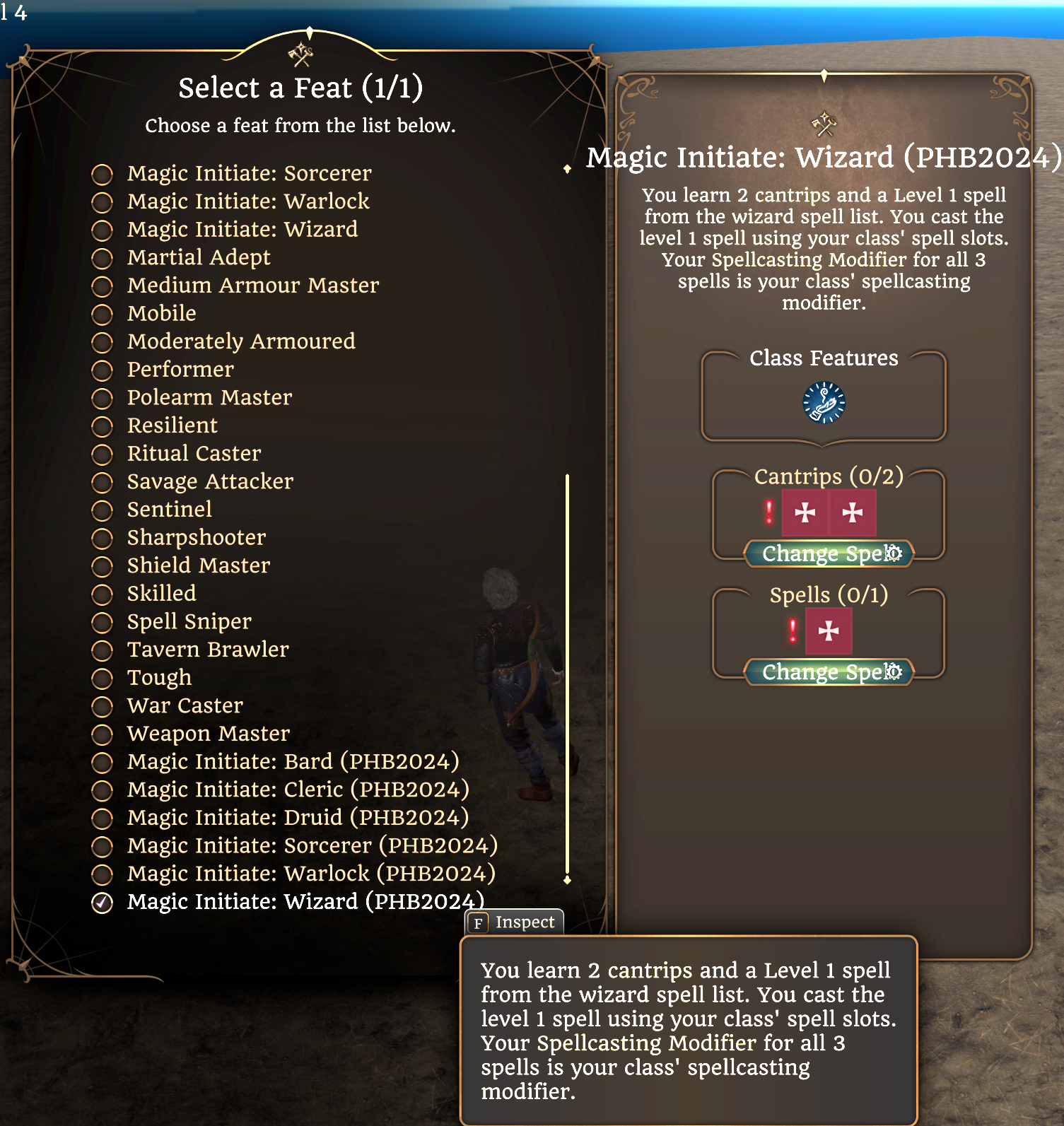This screenshot has width=1064, height=1126.
Task: Click the feat list scrollbar
Action: tap(566, 679)
